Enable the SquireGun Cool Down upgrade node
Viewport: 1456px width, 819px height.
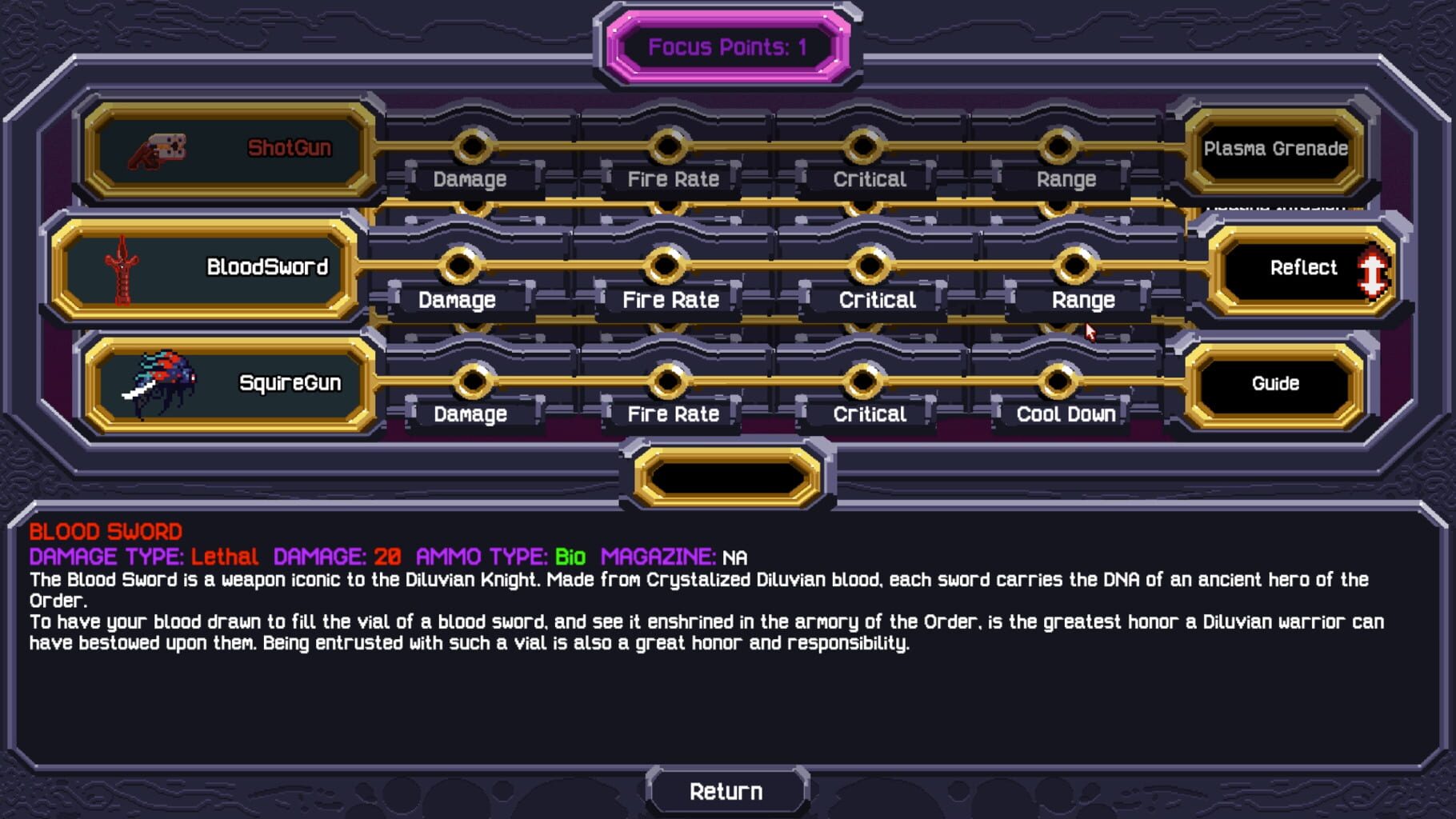[1058, 382]
